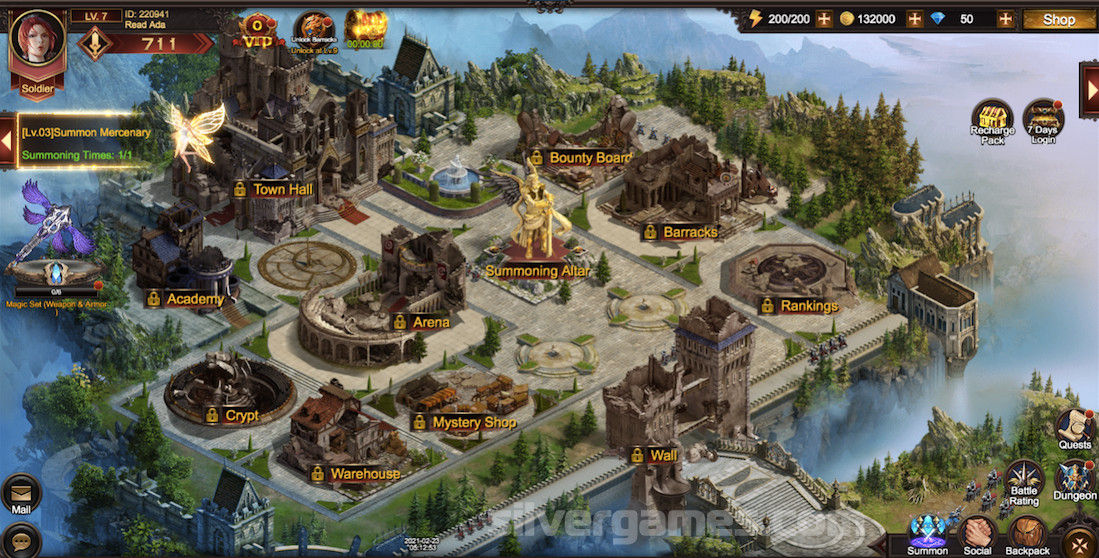Collapse the quest tracker with left arrow
This screenshot has width=1099, height=558.
(7, 143)
